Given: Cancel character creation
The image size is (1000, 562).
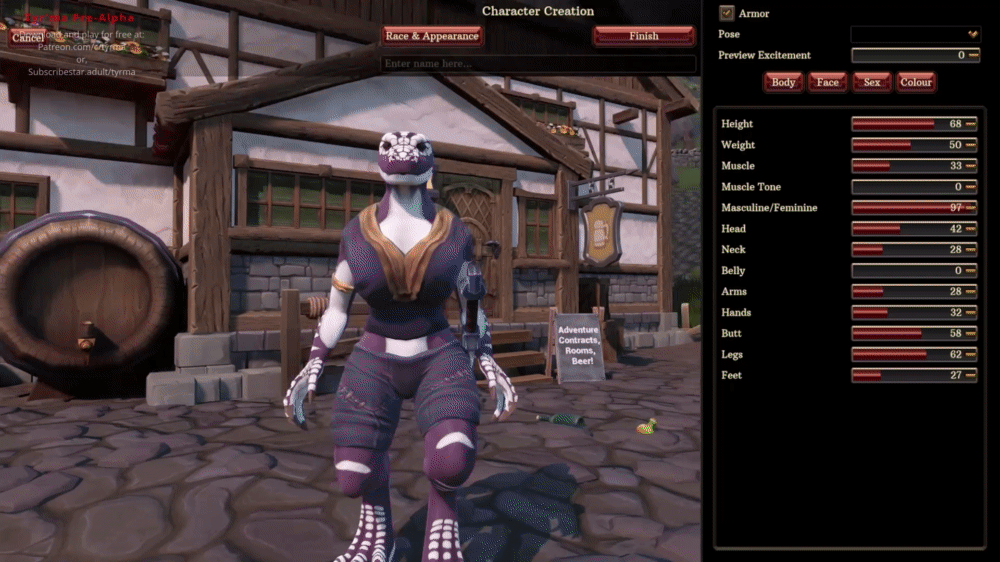Looking at the screenshot, I should pos(27,37).
